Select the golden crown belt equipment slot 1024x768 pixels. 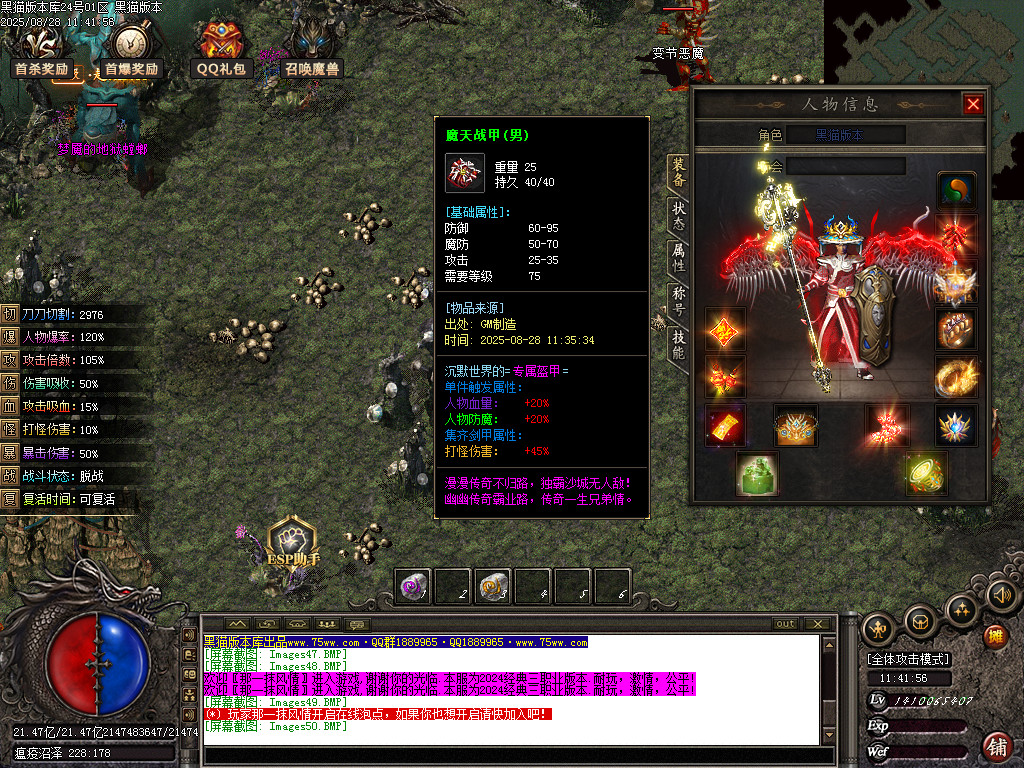(796, 426)
